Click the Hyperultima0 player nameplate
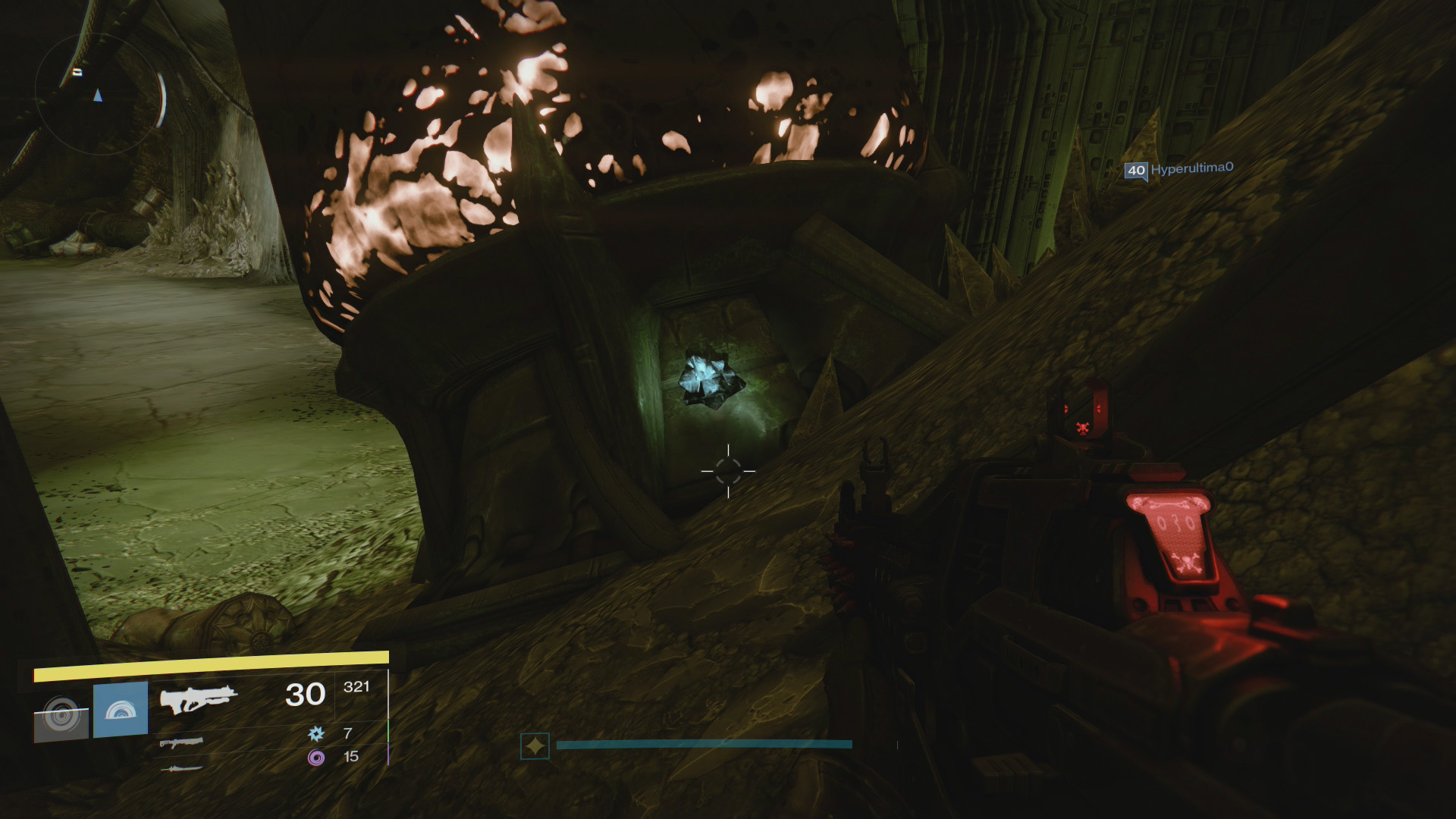The height and width of the screenshot is (819, 1456). point(1178,169)
